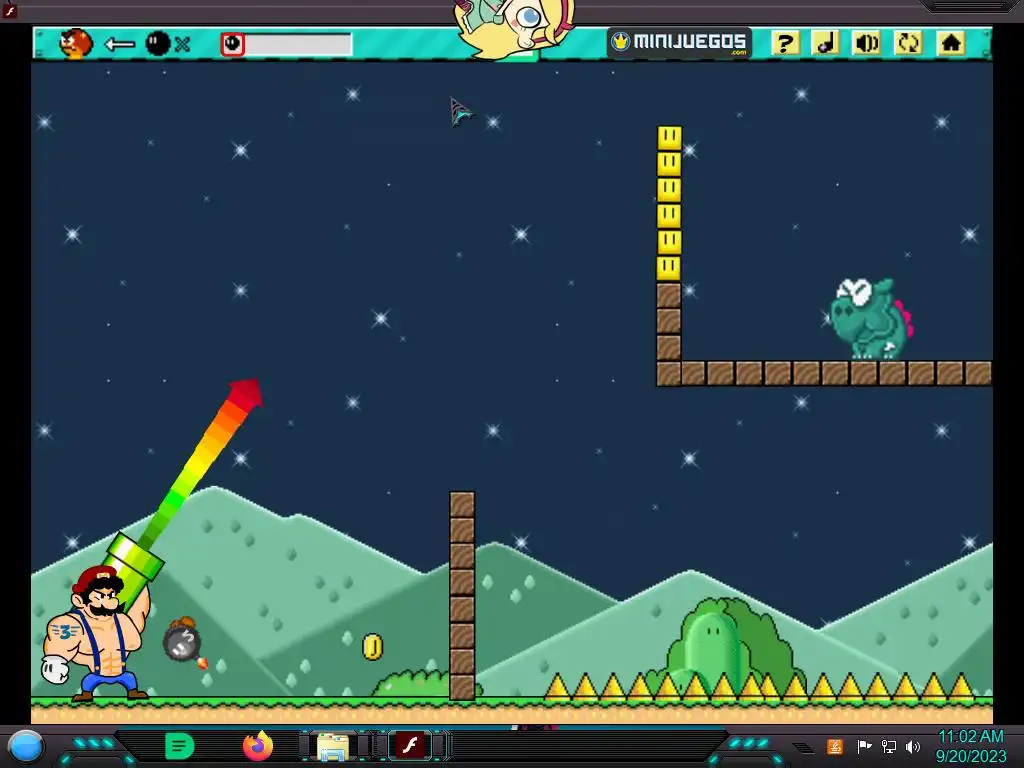This screenshot has width=1024, height=768.
Task: Click the Goomba icon in the top bar
Action: click(x=75, y=43)
